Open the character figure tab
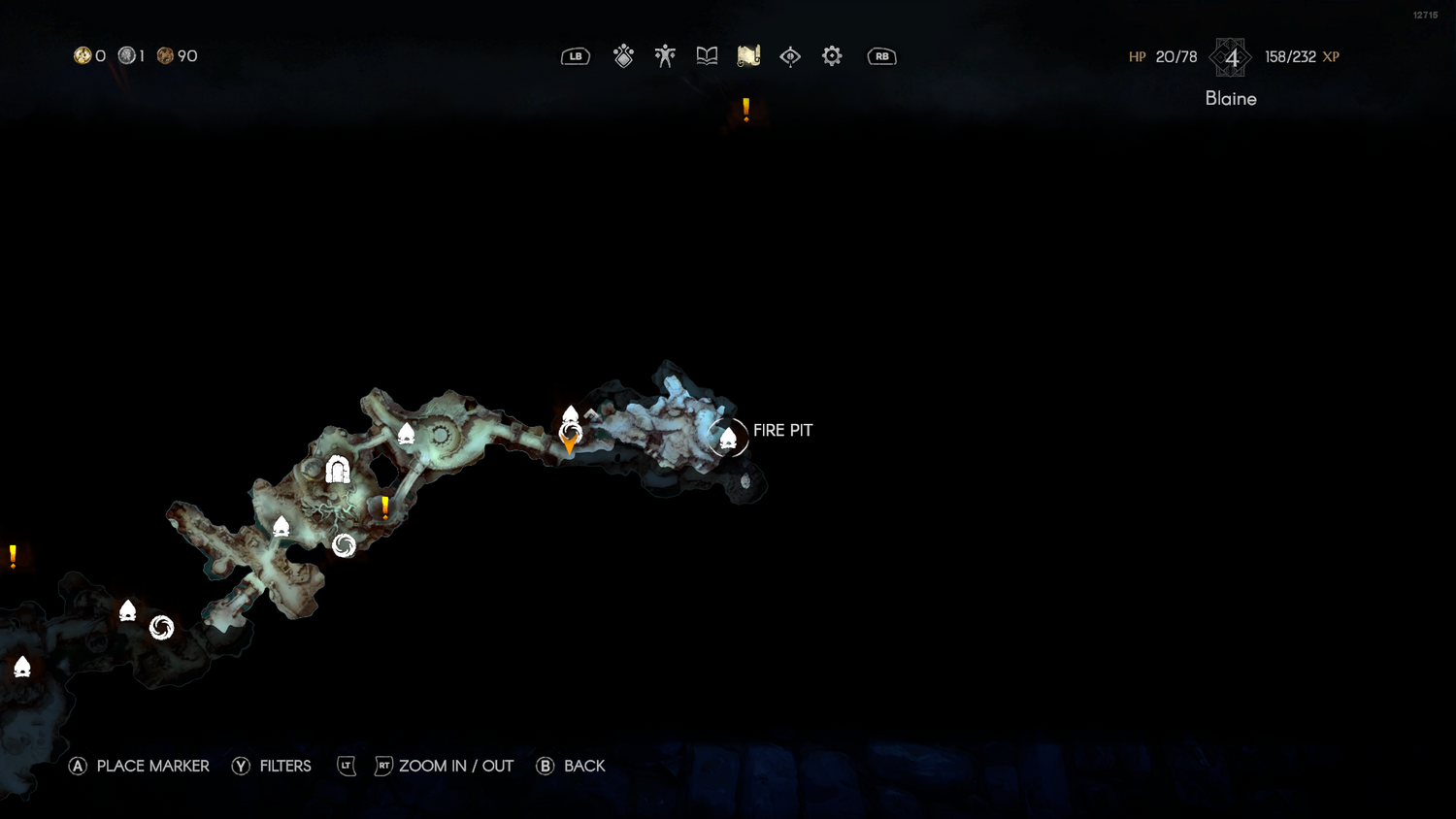The width and height of the screenshot is (1456, 819). [665, 56]
